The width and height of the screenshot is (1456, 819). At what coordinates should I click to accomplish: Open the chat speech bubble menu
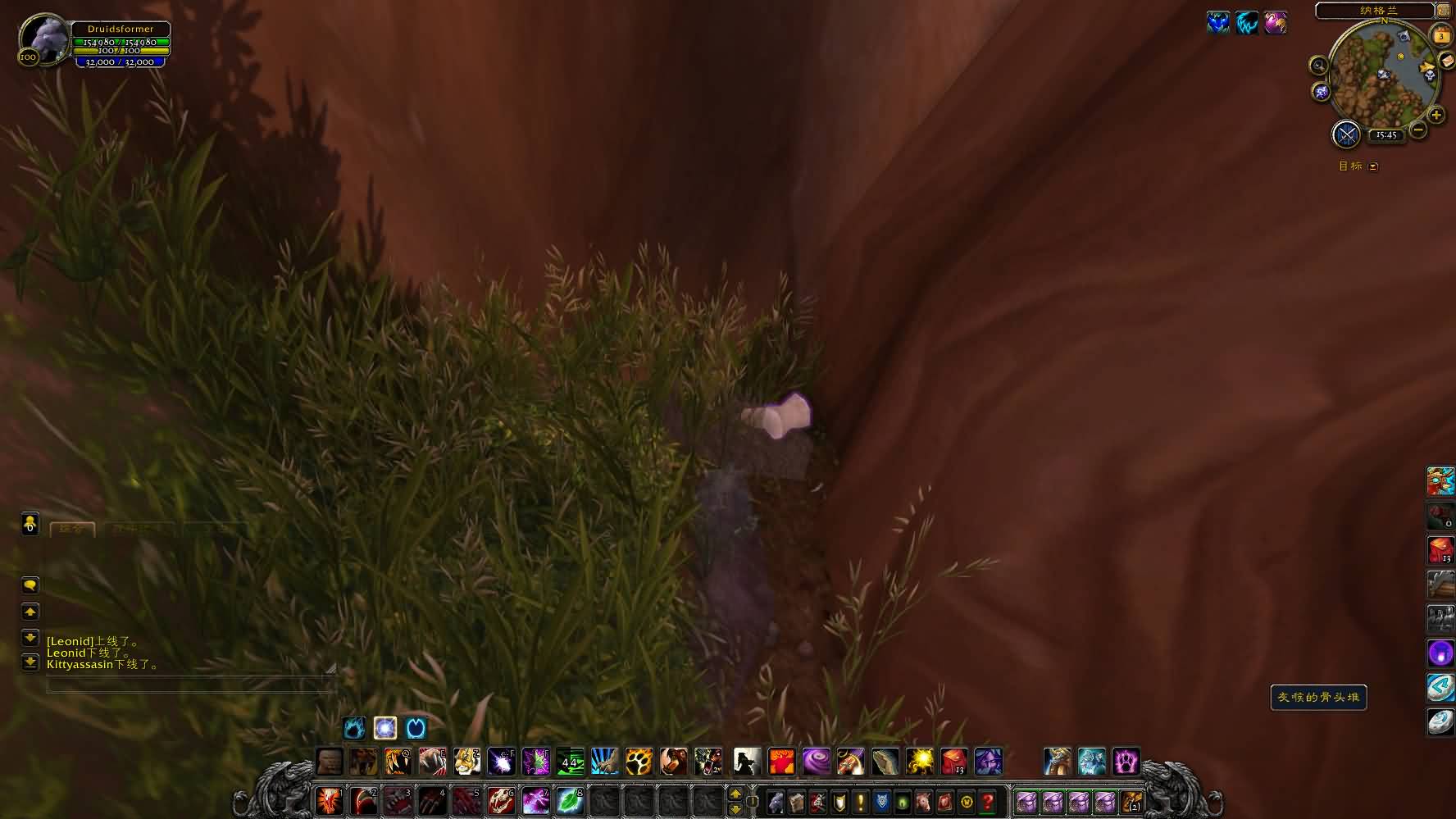pos(30,585)
